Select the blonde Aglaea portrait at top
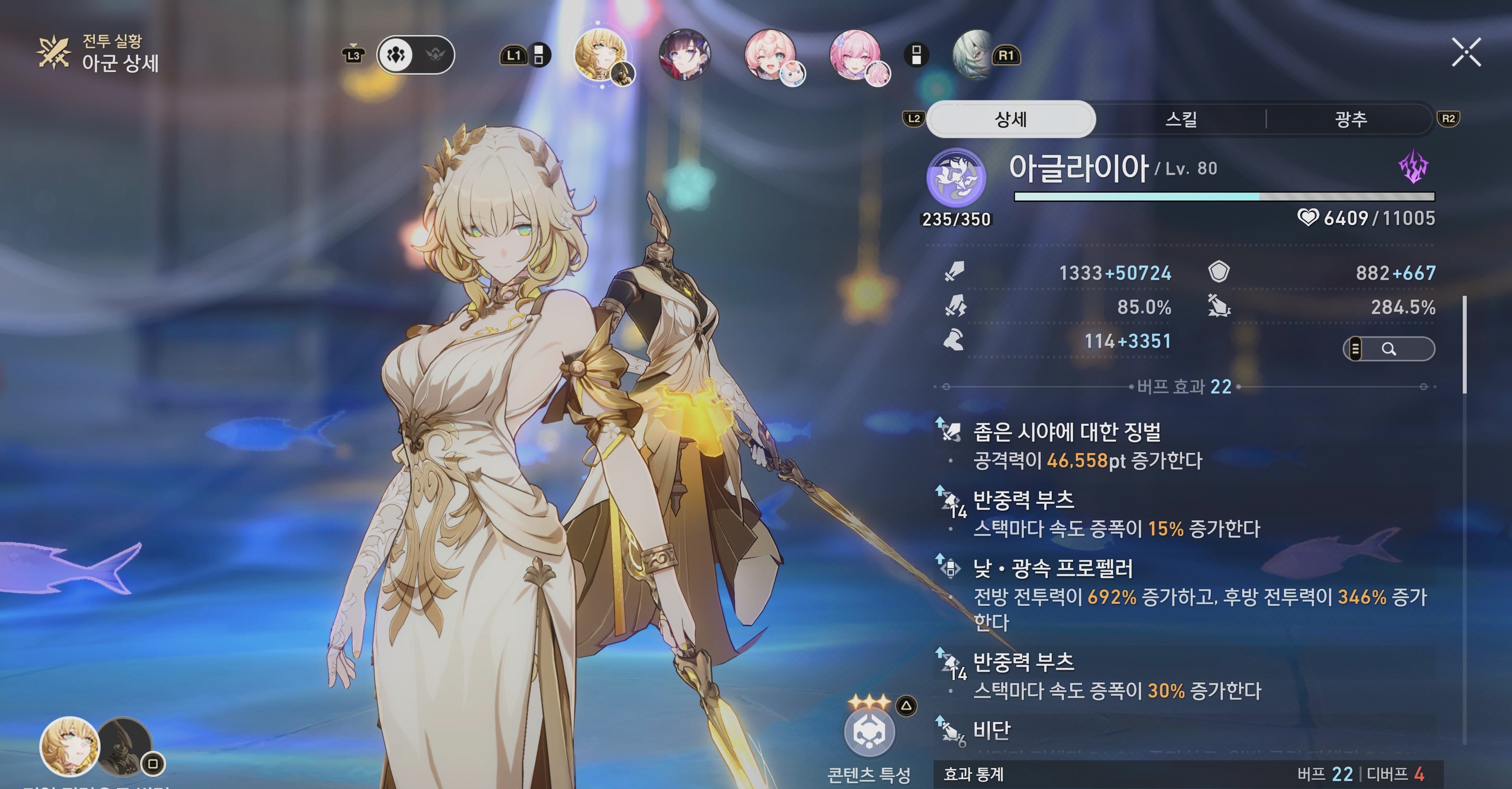1512x789 pixels. tap(600, 55)
